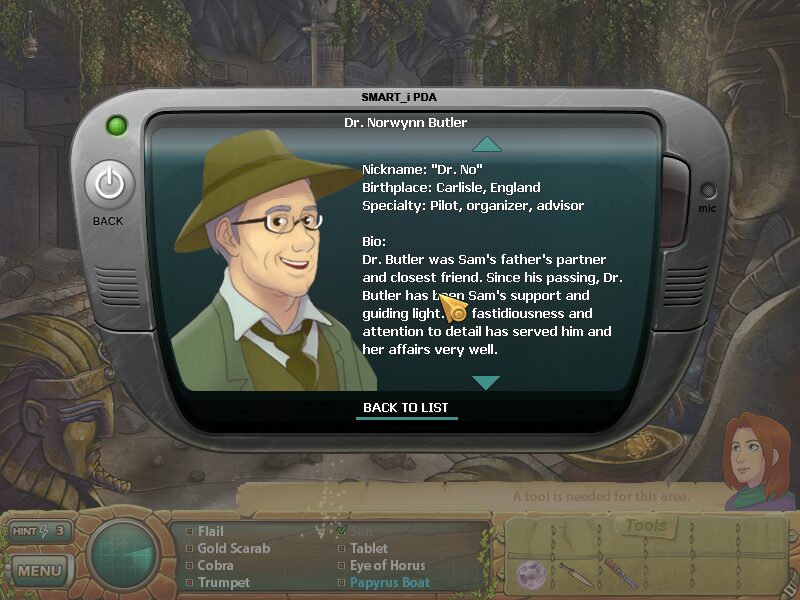Choose Trumpet from the object list

coord(223,582)
